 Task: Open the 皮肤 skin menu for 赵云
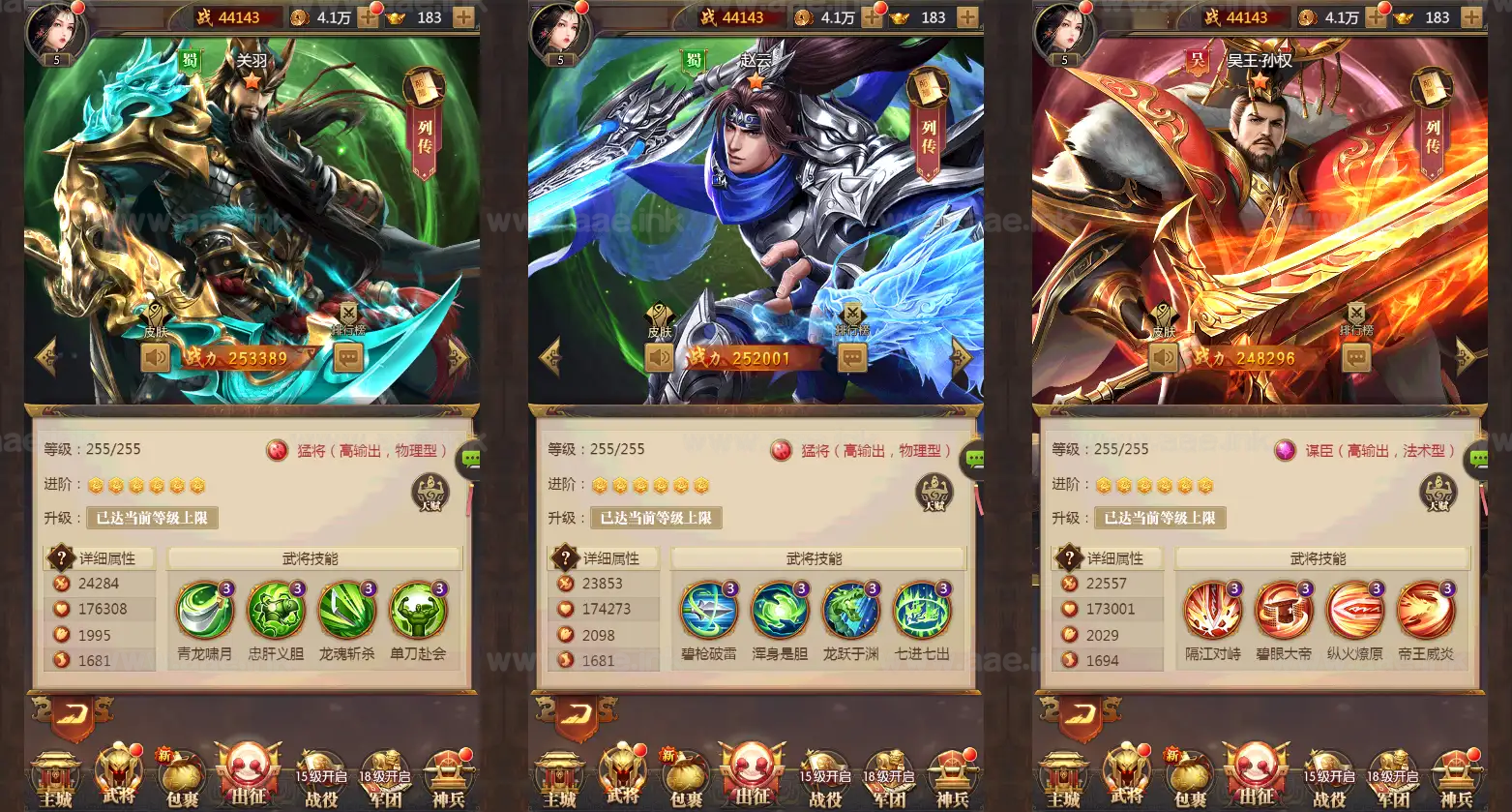click(660, 320)
